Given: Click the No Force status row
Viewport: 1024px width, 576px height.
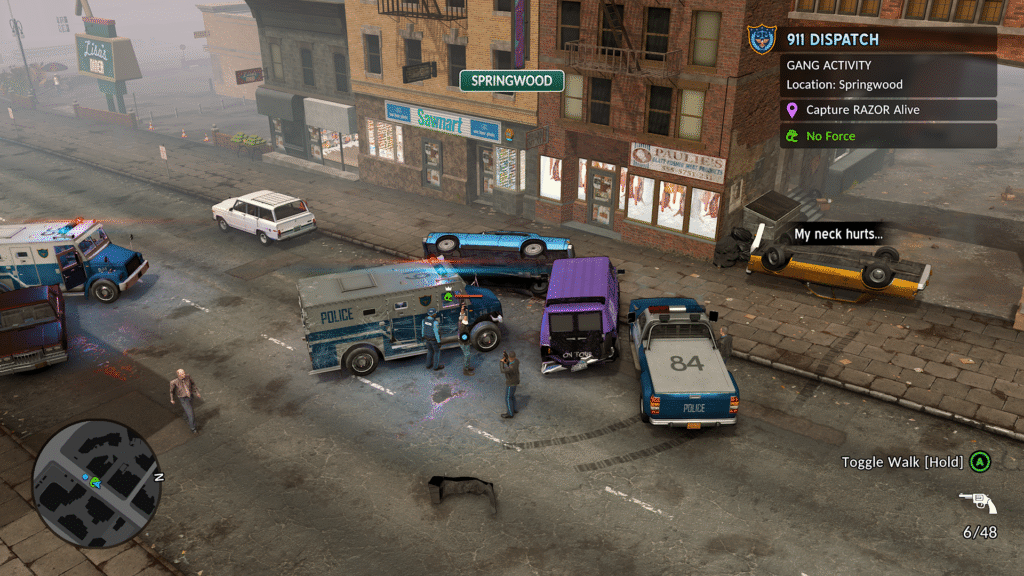Looking at the screenshot, I should click(x=888, y=136).
